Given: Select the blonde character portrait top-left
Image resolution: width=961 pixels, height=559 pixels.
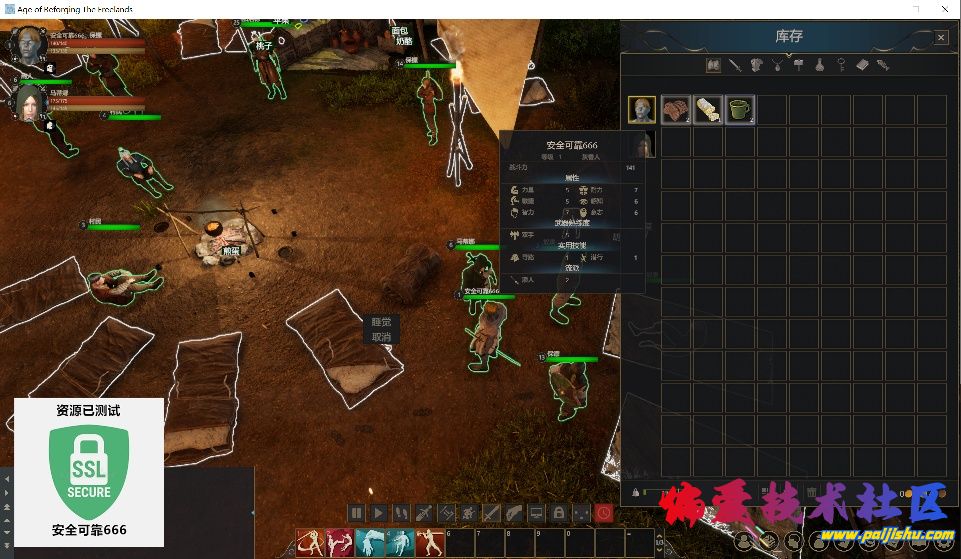Looking at the screenshot, I should click(28, 45).
